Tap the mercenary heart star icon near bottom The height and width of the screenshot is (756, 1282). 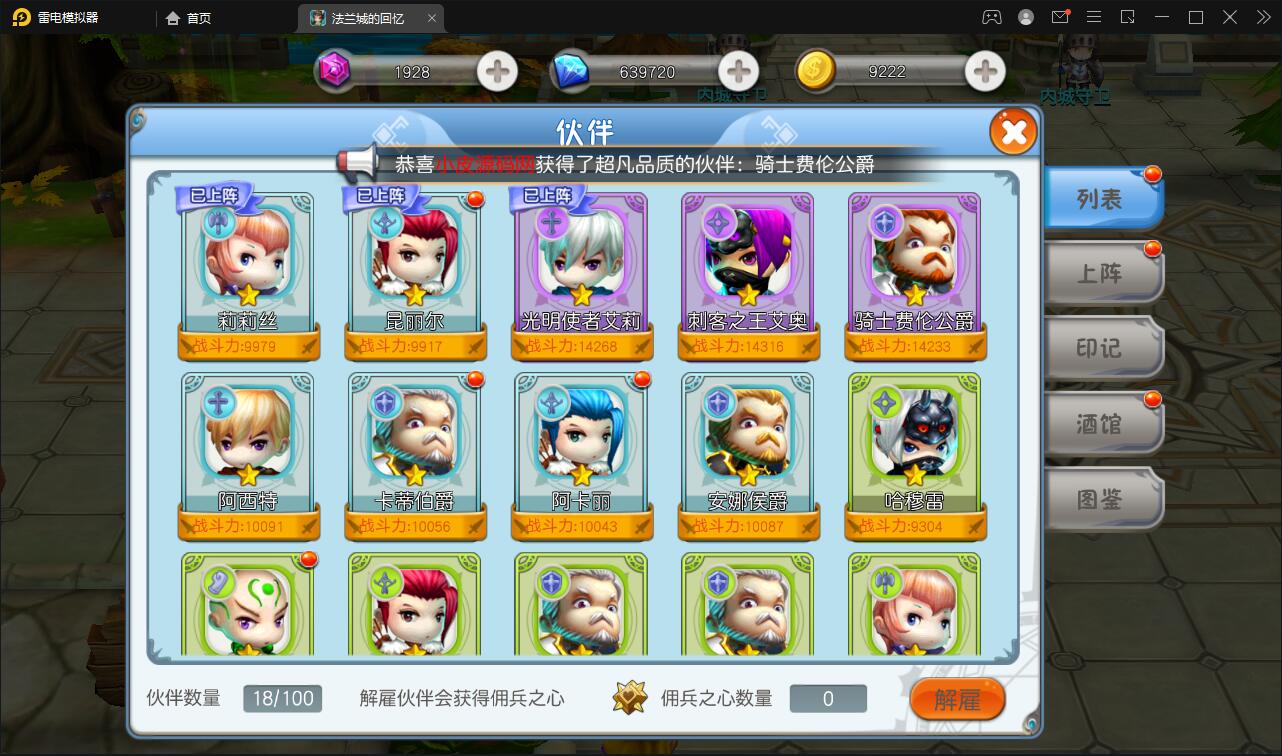(630, 698)
